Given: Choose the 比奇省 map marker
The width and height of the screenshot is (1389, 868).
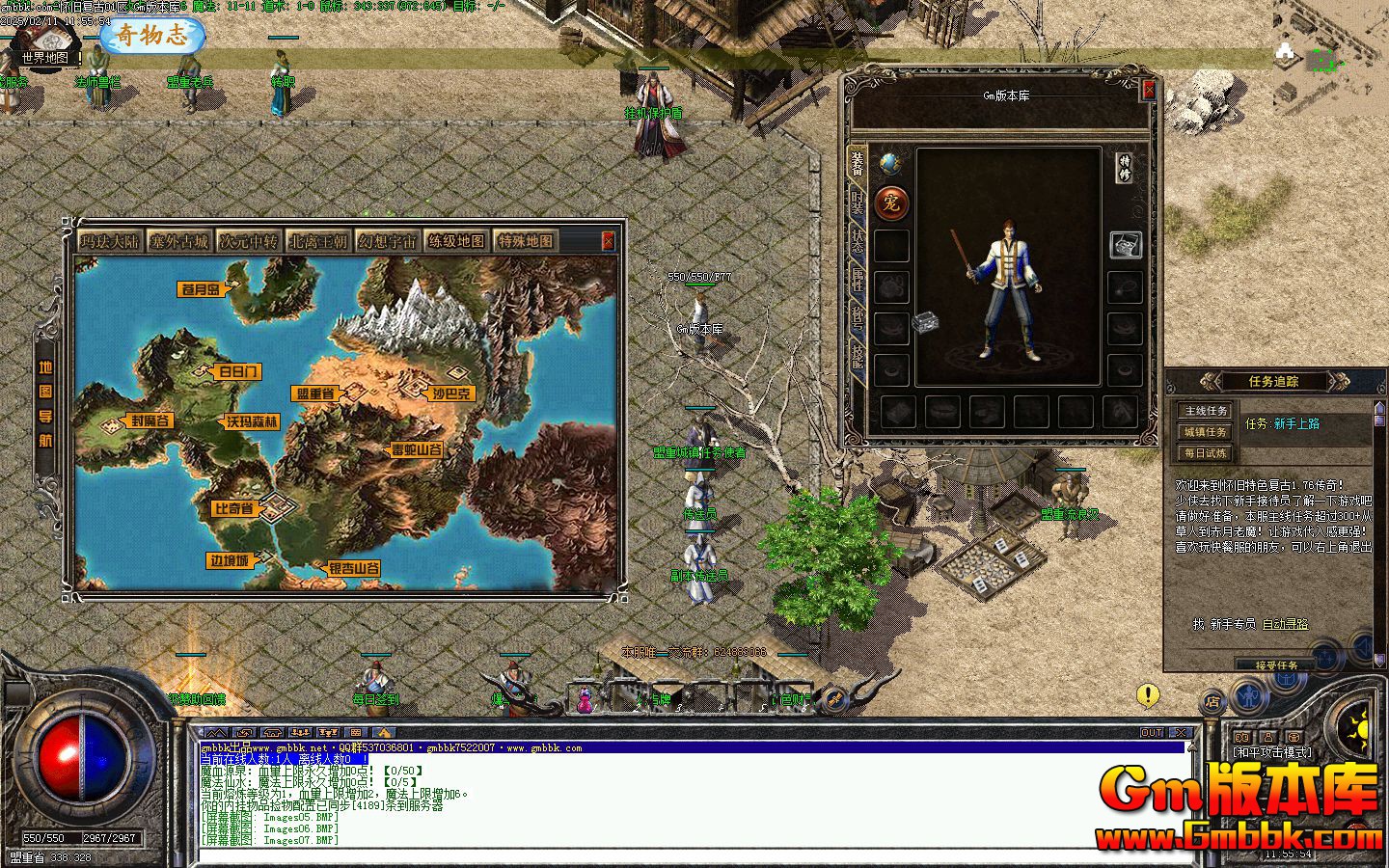Looking at the screenshot, I should 234,507.
